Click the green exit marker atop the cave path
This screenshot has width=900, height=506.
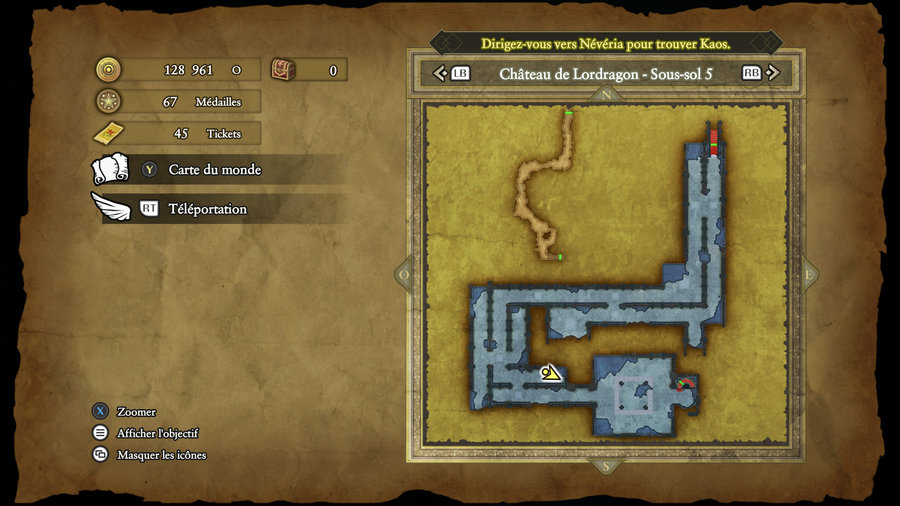tap(568, 114)
